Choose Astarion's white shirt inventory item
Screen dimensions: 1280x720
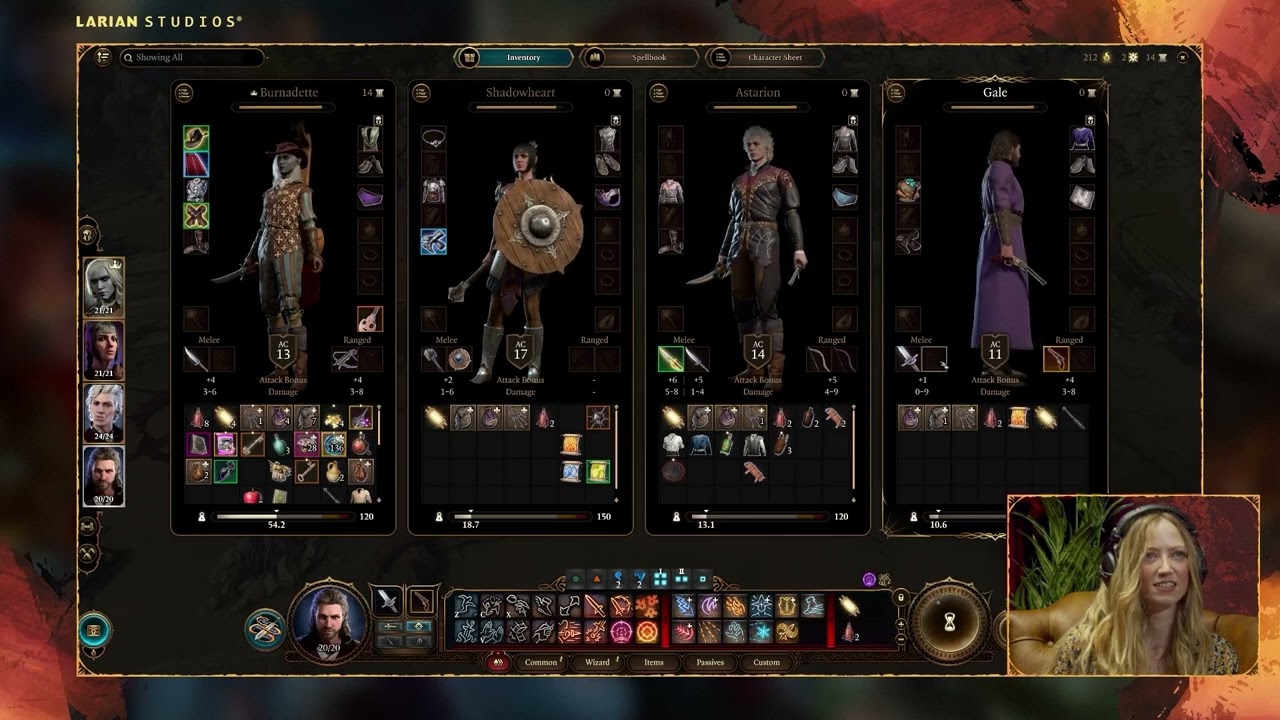(674, 445)
